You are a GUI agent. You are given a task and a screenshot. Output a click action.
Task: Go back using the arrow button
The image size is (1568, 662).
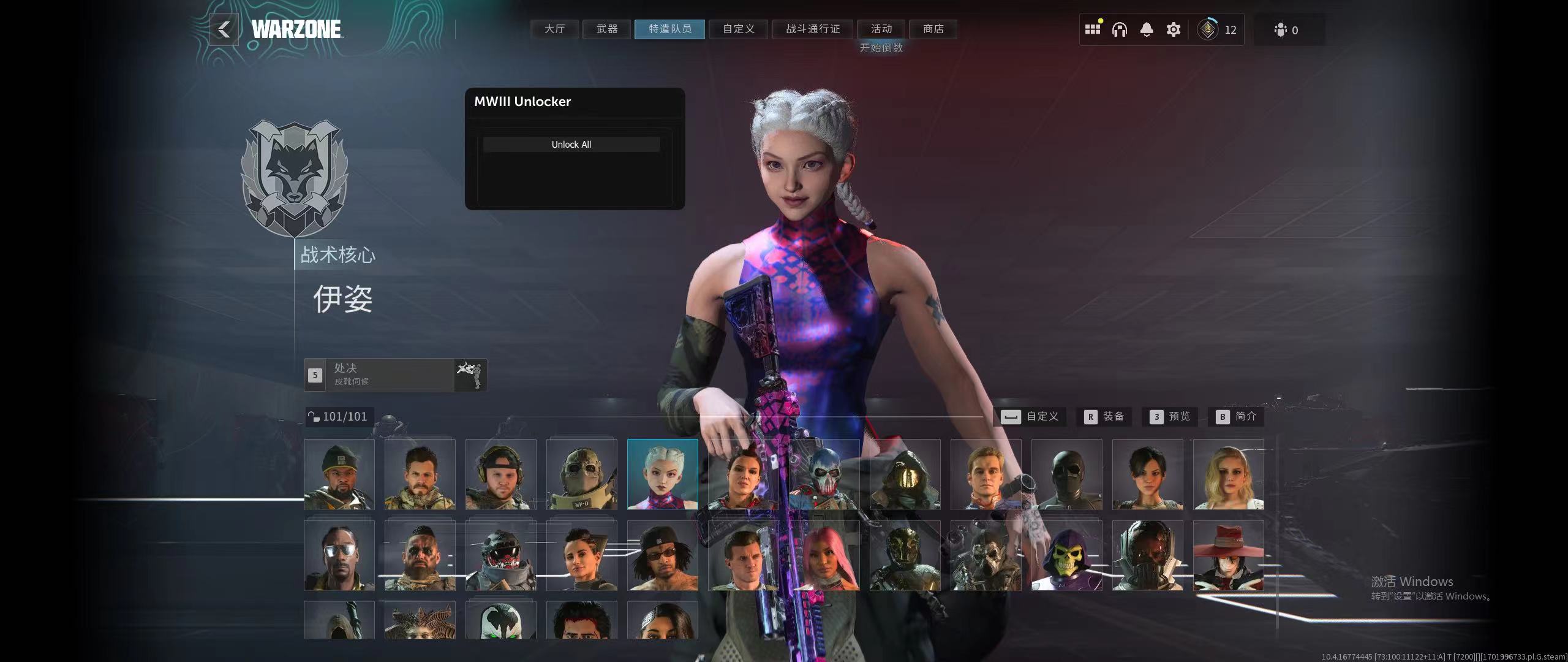click(224, 29)
